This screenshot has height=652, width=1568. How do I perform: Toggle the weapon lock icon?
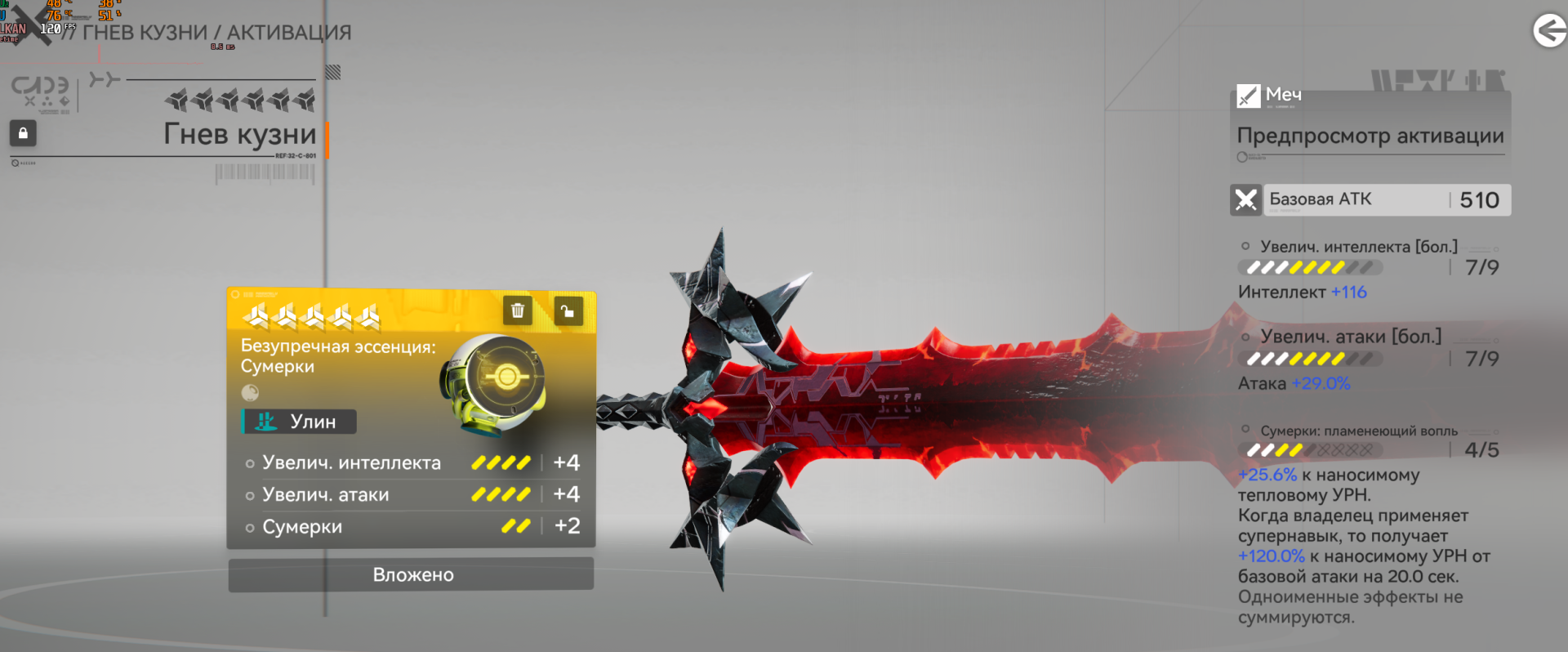(23, 133)
